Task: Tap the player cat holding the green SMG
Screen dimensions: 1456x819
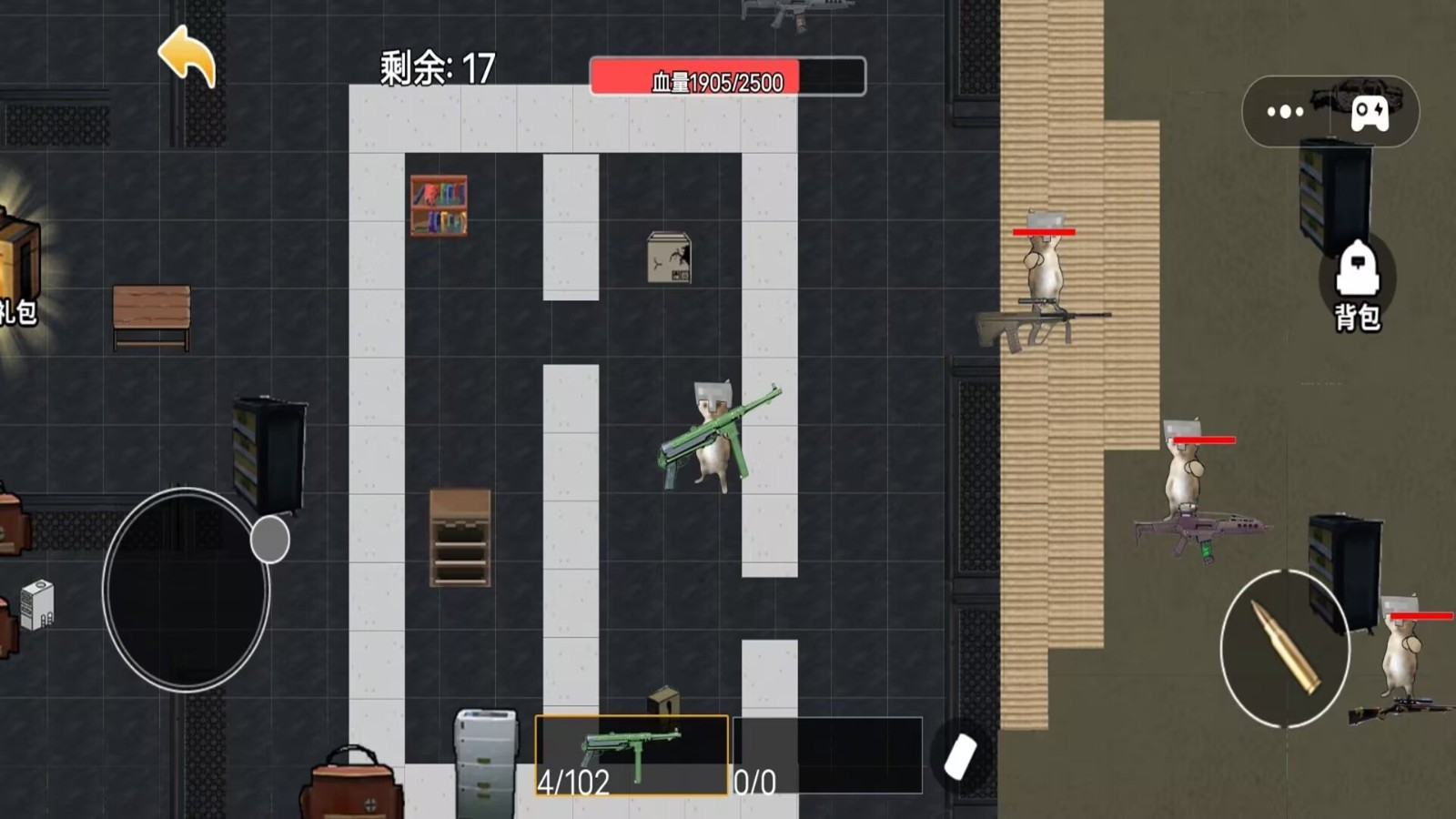Action: (x=714, y=437)
